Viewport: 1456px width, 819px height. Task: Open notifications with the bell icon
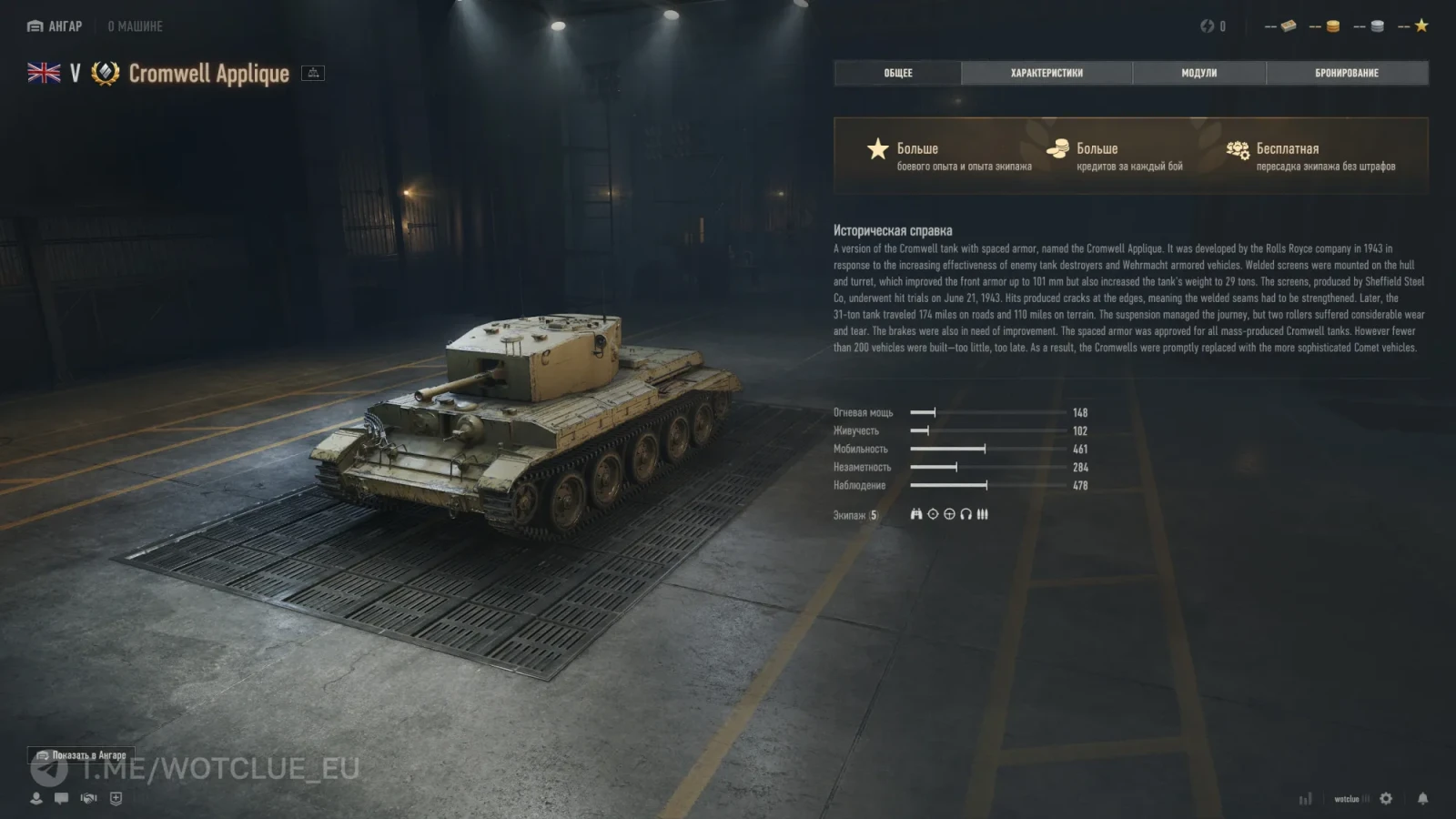coord(1422,798)
